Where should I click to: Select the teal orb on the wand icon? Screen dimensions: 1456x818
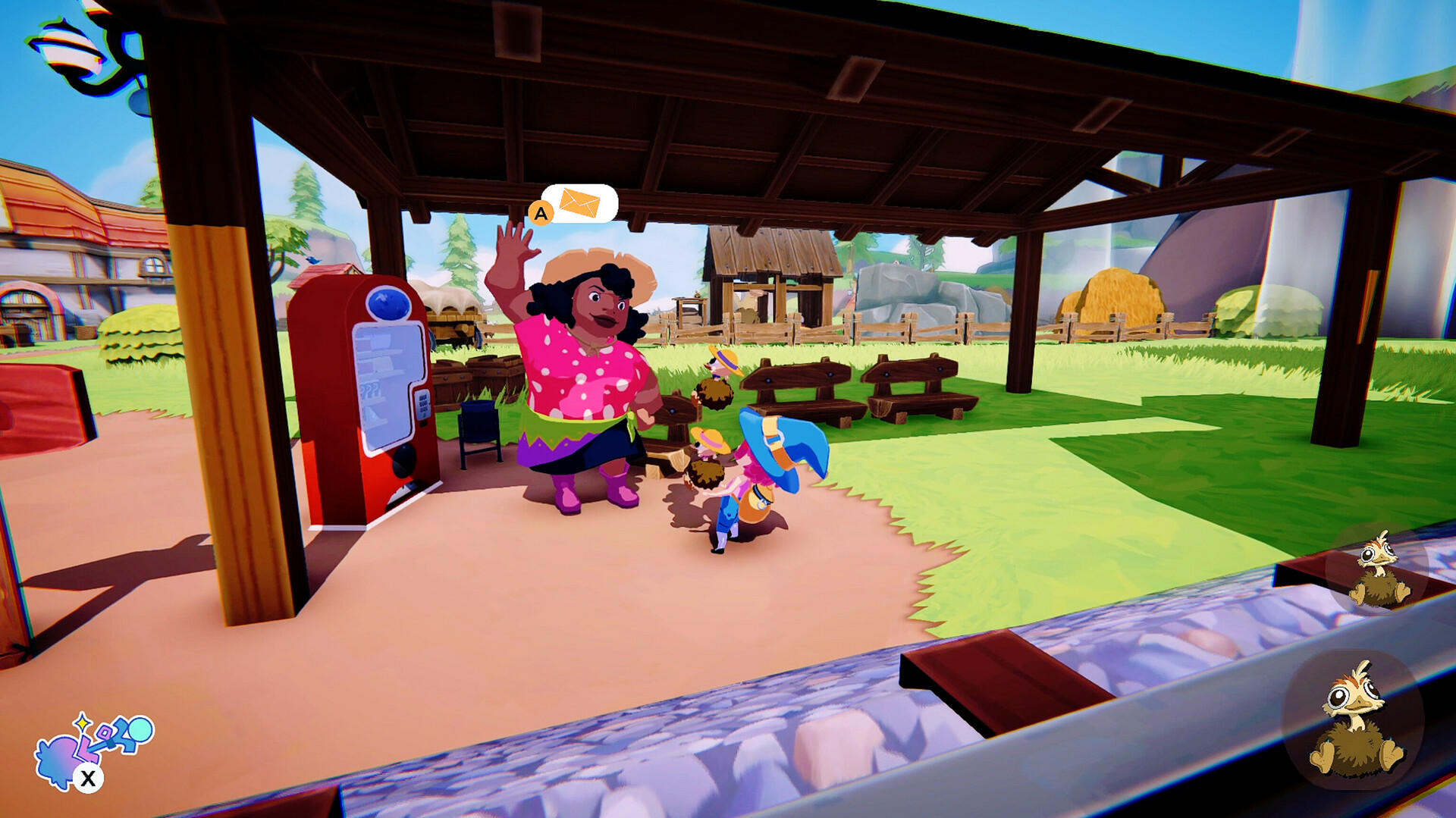[140, 728]
